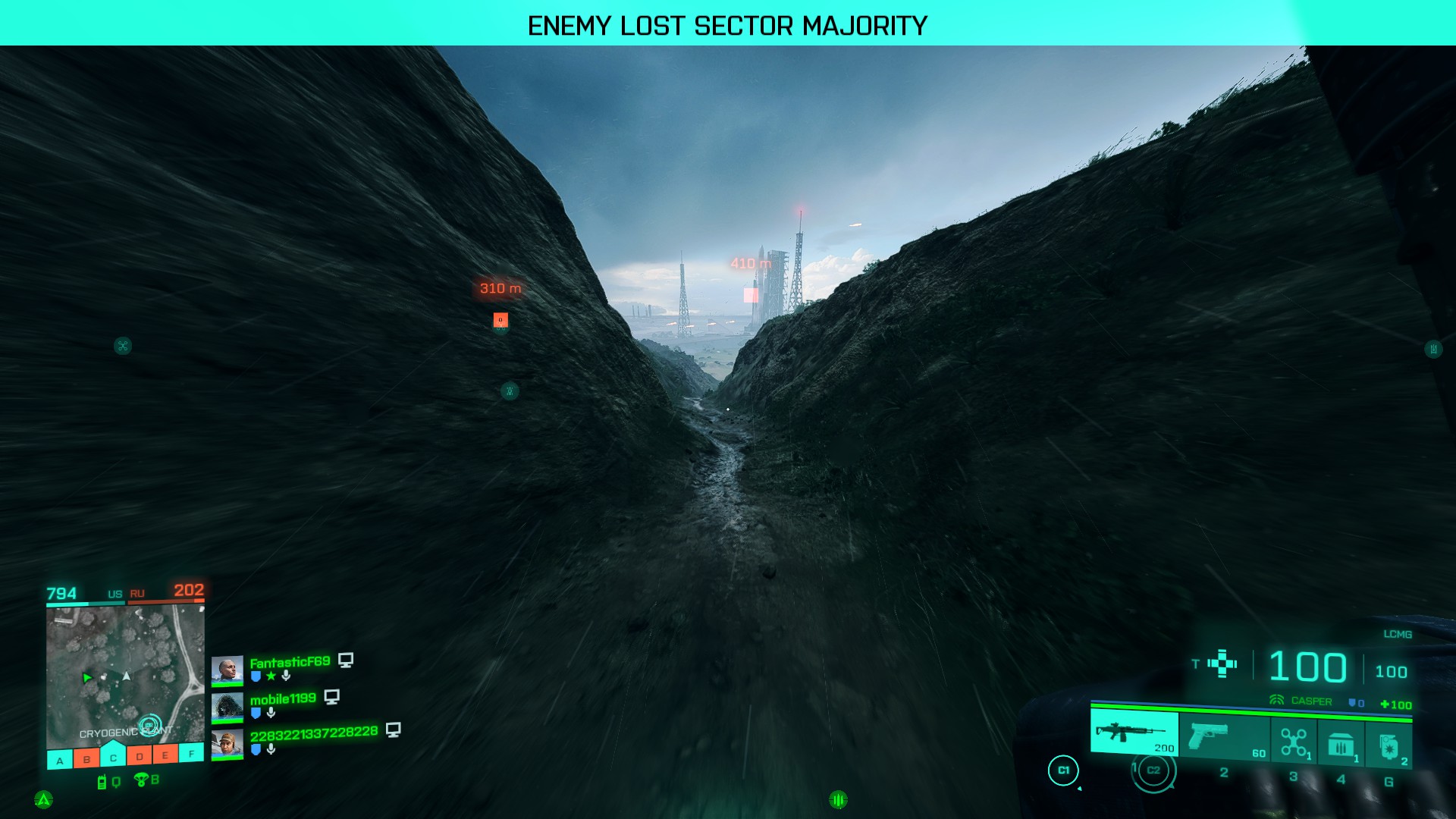The height and width of the screenshot is (819, 1456).
Task: Select the LCMG primary weapon slot
Action: pyautogui.click(x=1134, y=733)
